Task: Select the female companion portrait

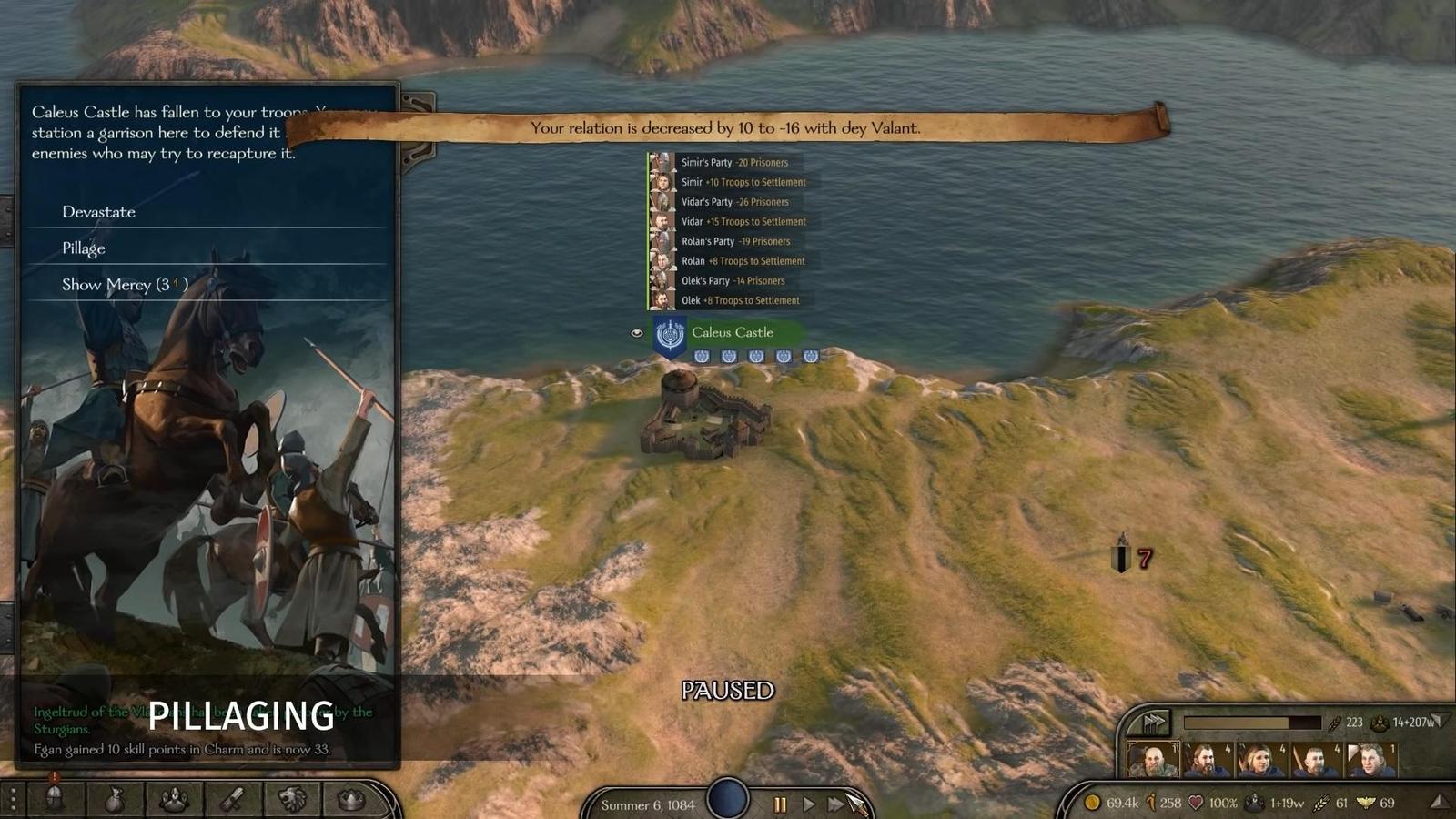Action: (x=1261, y=761)
